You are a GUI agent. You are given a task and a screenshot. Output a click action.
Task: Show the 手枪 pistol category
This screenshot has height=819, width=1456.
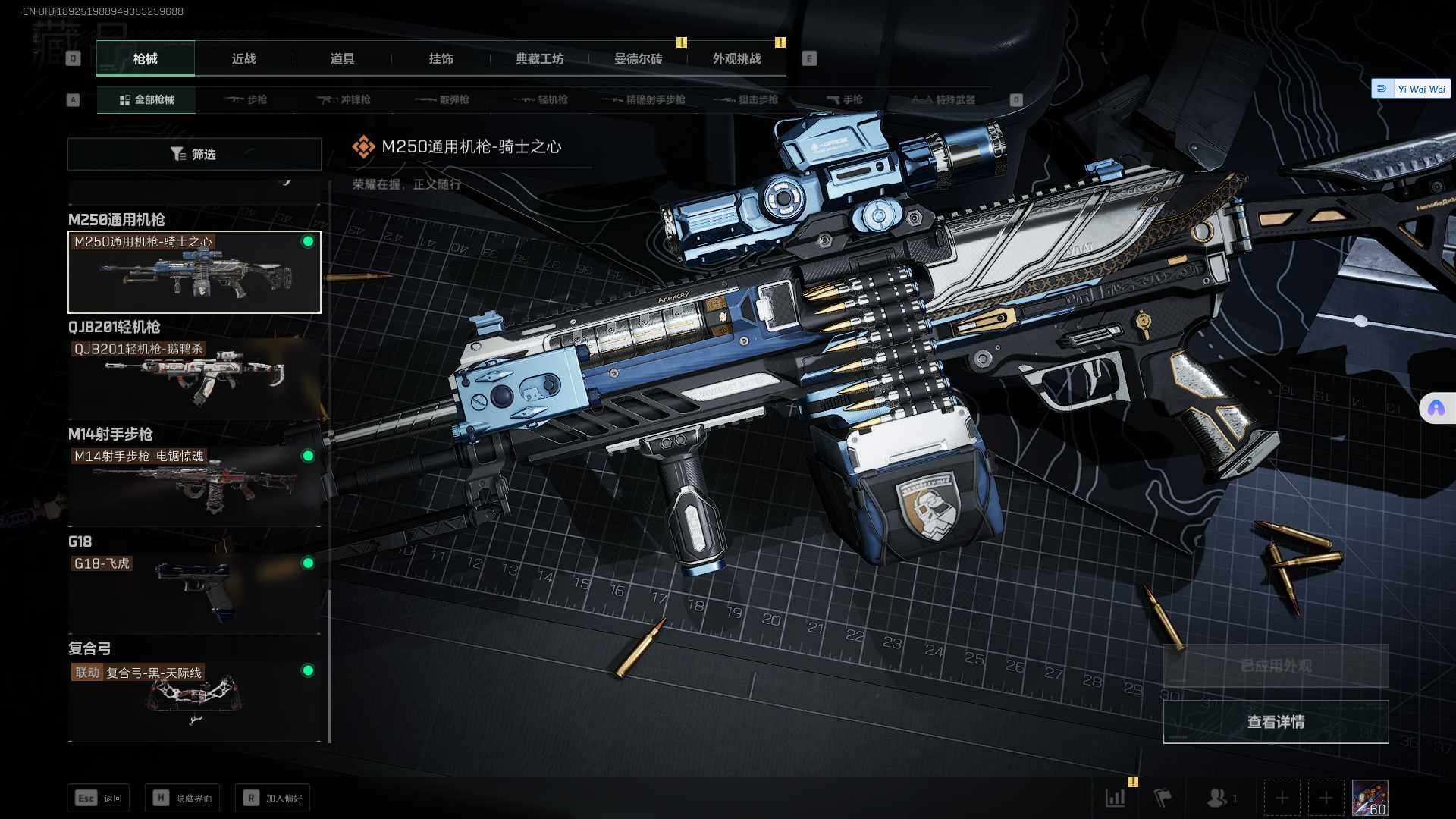click(x=845, y=99)
